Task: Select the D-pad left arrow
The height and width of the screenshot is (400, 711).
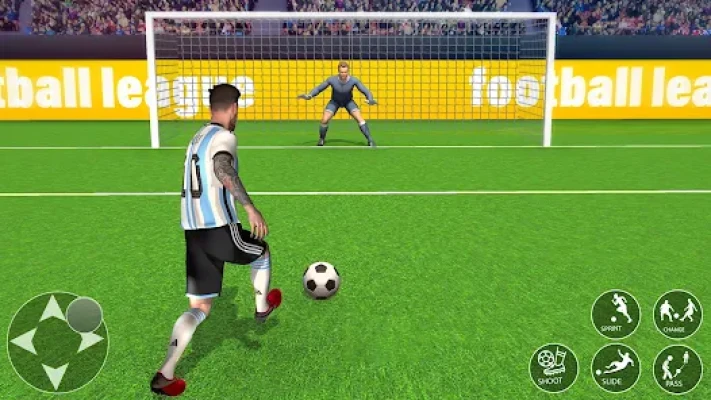Action: 23,342
